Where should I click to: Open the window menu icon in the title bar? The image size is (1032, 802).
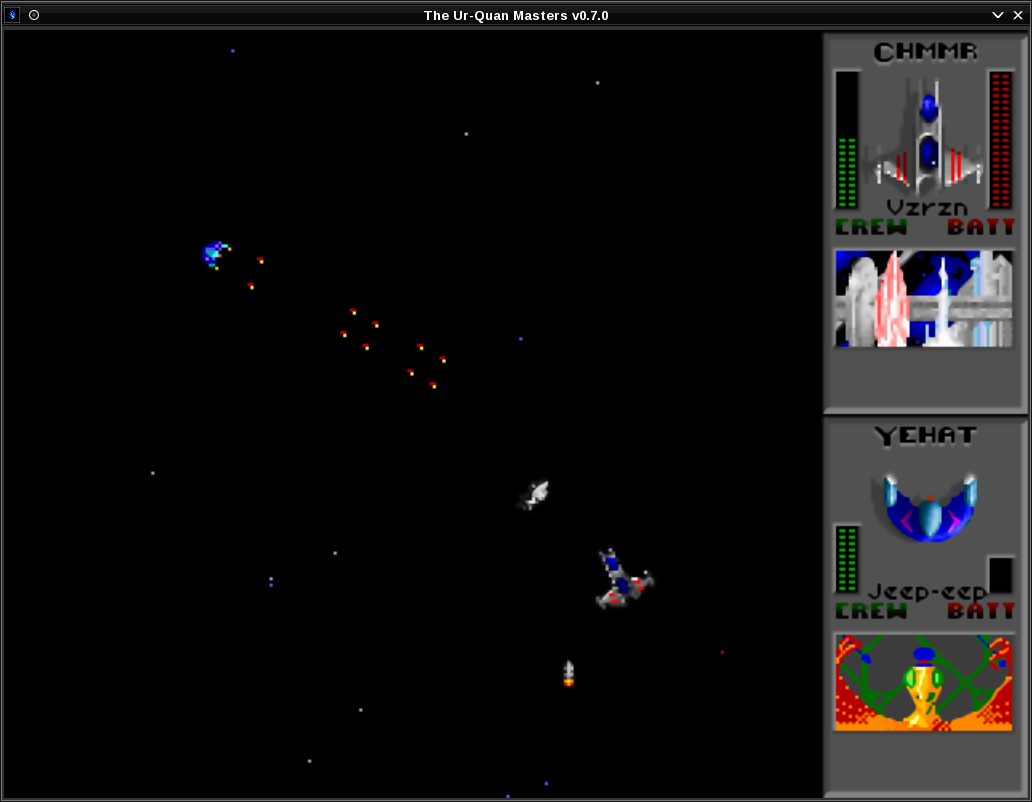(13, 15)
